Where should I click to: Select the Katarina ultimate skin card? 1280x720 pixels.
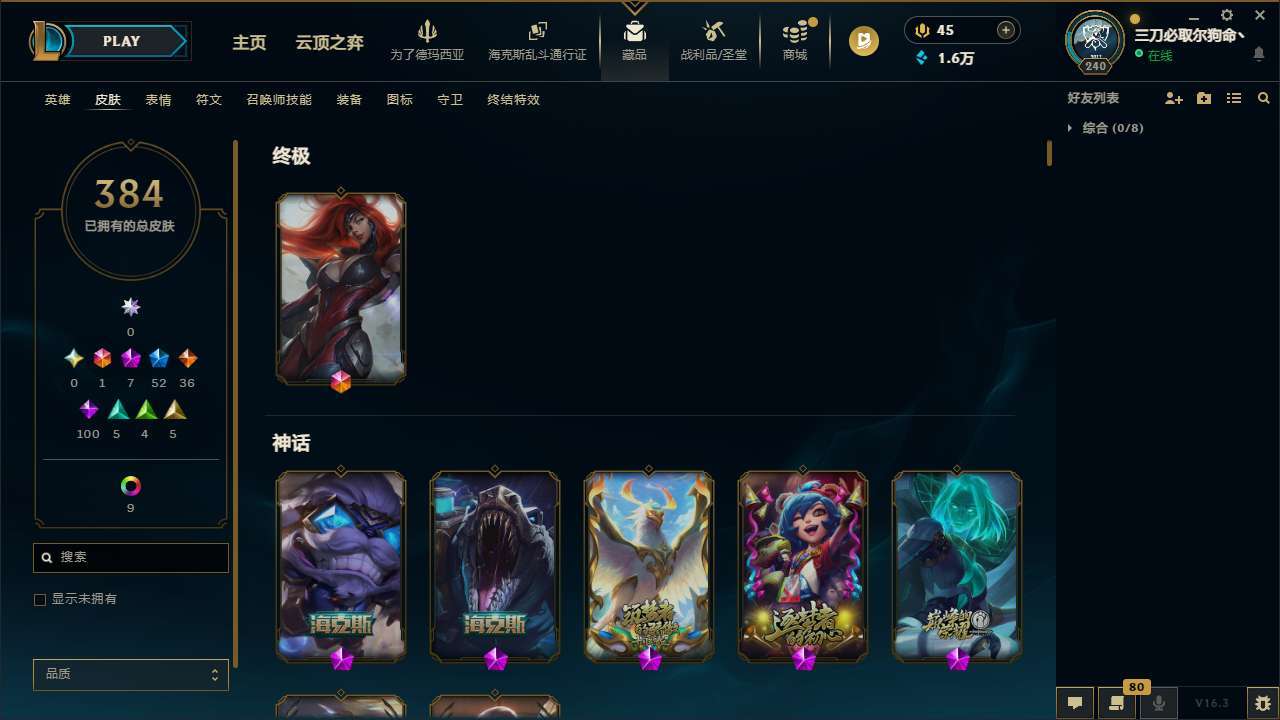(341, 288)
